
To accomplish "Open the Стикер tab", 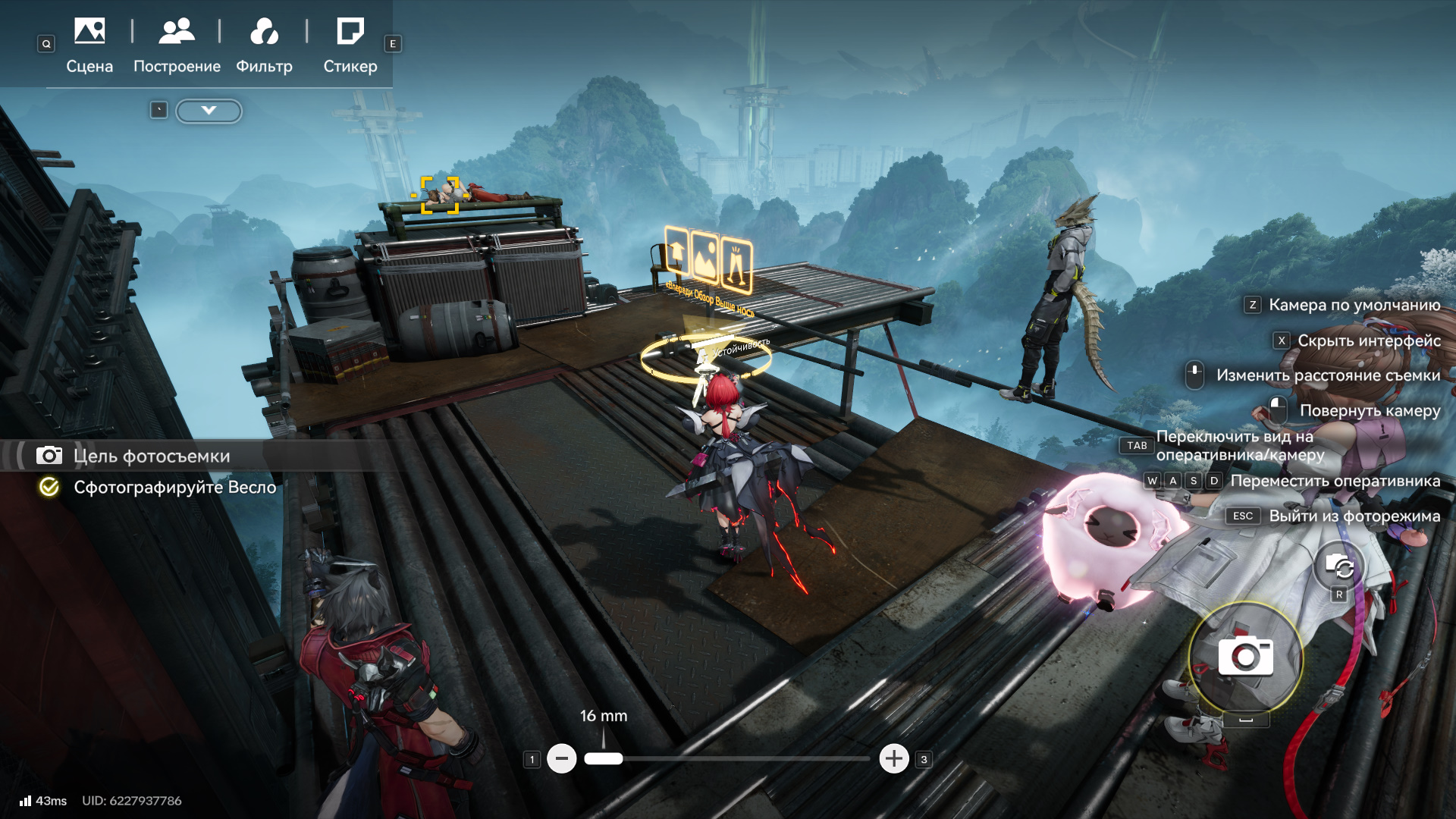I will click(350, 45).
